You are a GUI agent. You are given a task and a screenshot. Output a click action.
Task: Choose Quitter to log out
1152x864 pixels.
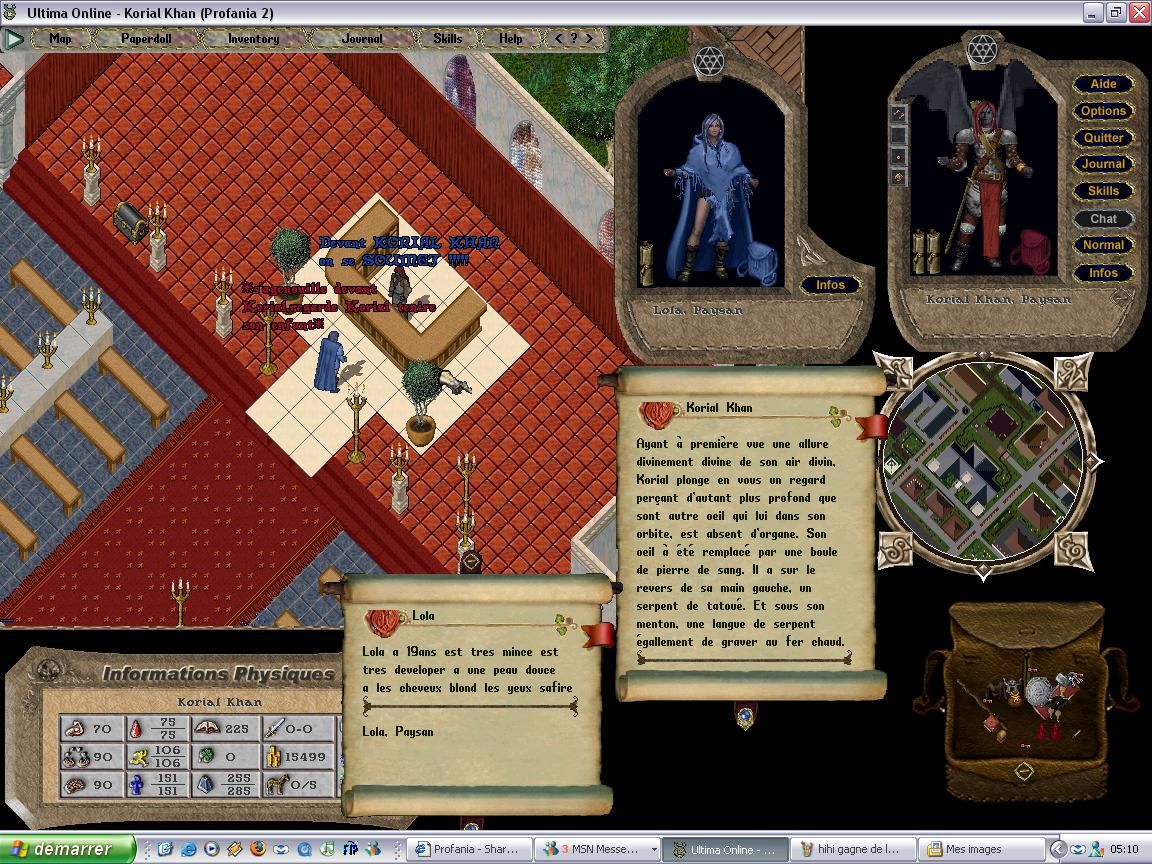coord(1103,138)
